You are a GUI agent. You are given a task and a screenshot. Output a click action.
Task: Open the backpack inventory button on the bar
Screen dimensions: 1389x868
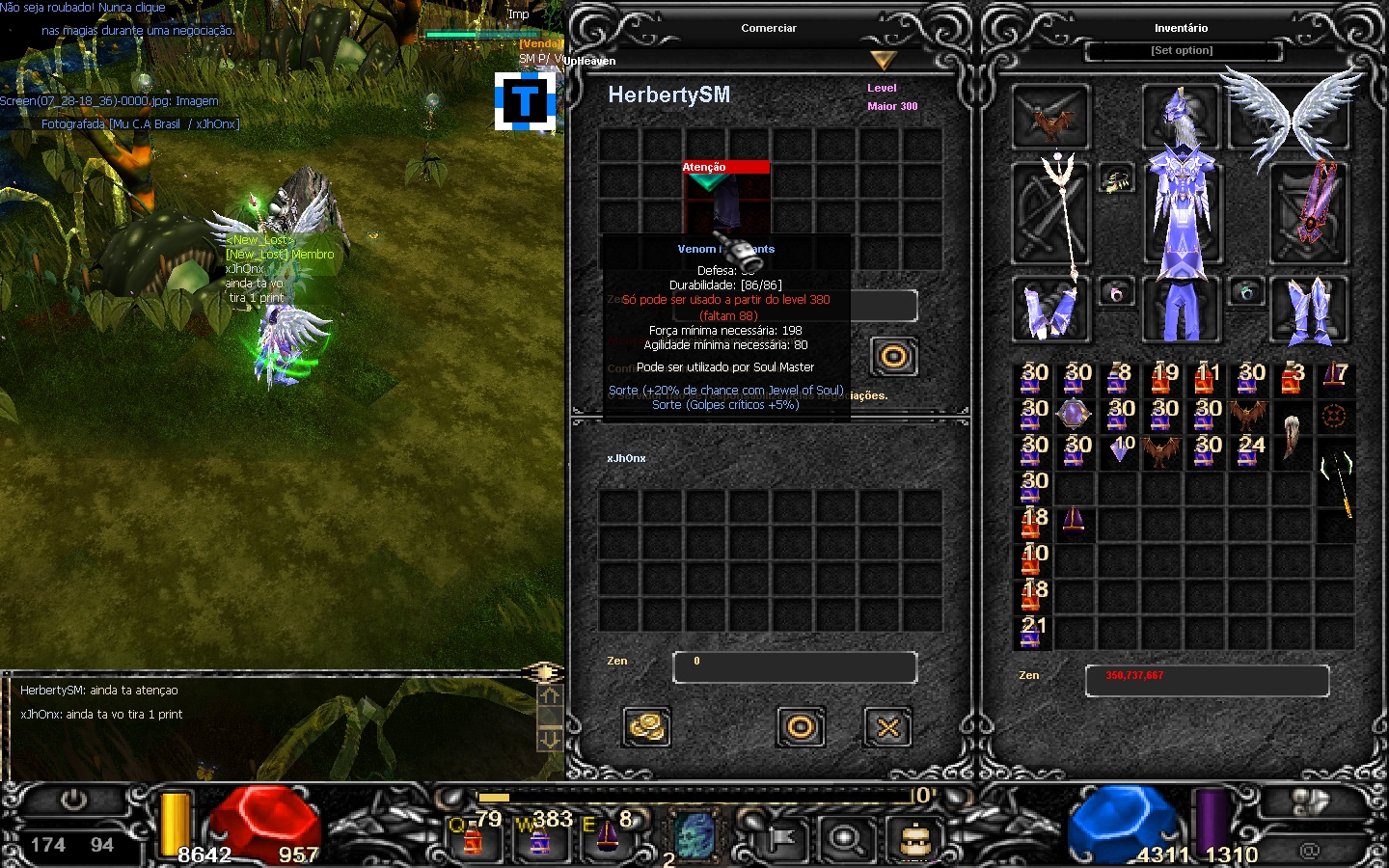pos(913,839)
